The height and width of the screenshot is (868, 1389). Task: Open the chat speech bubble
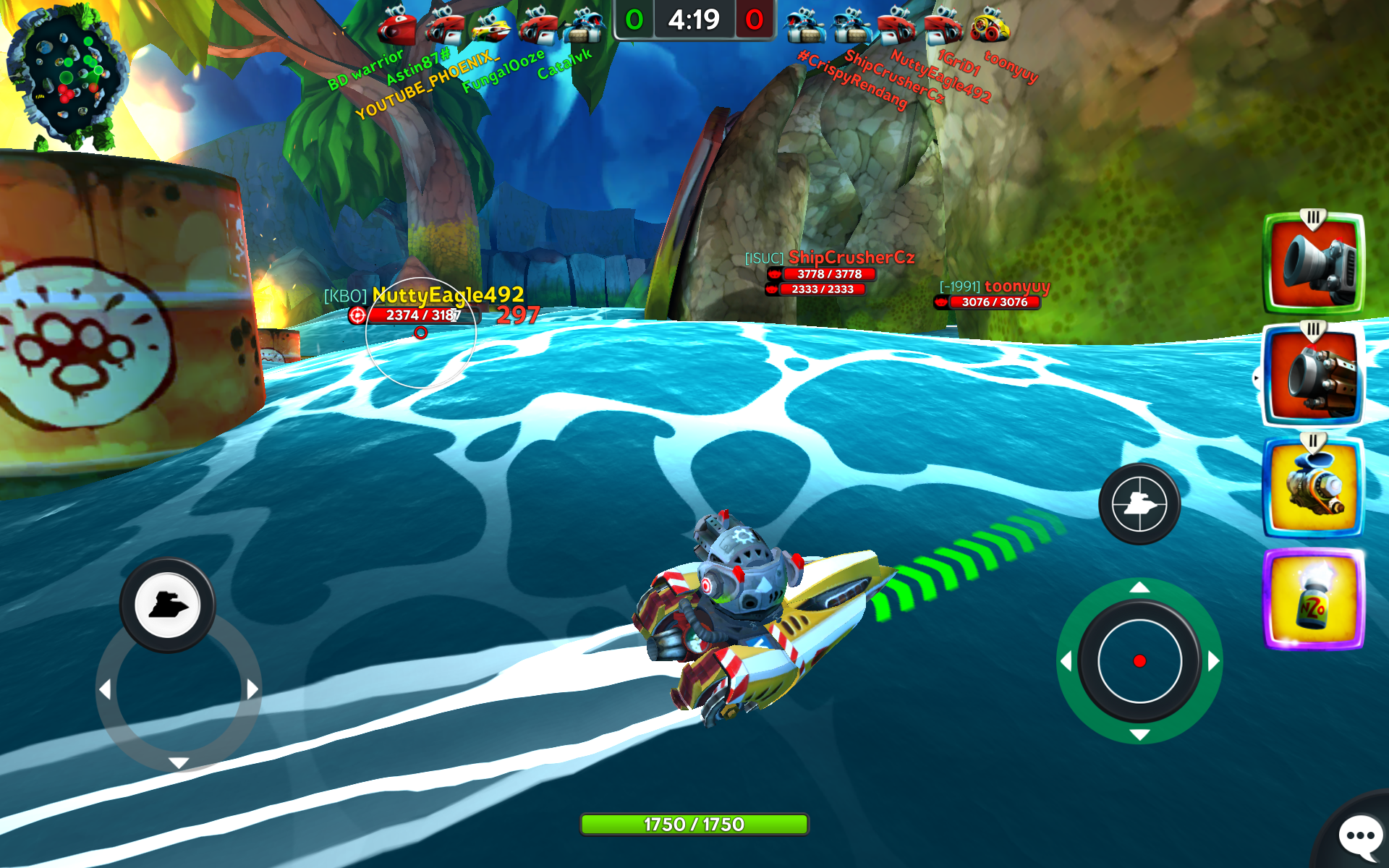click(1360, 836)
